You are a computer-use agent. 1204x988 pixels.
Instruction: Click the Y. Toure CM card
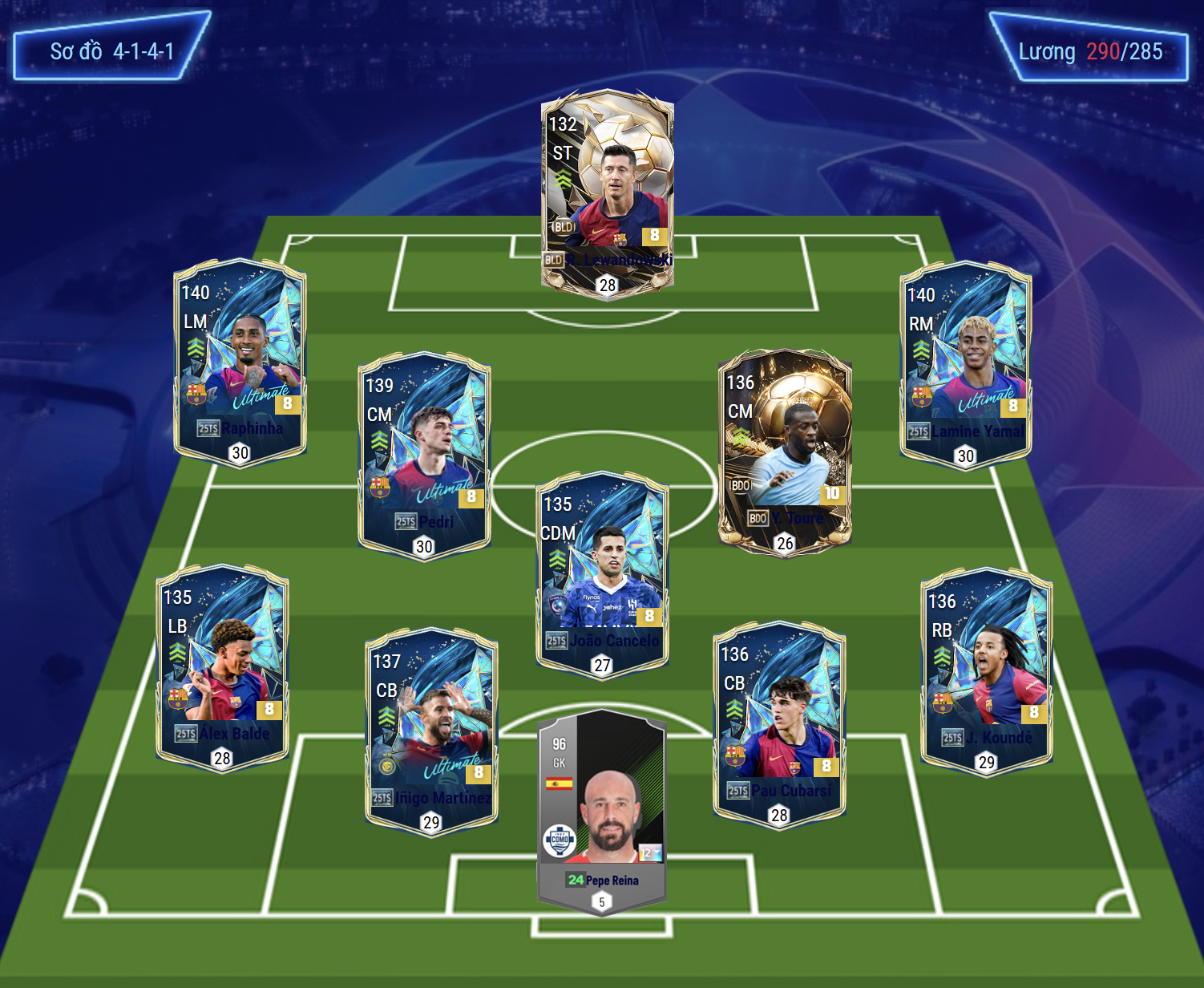(x=785, y=451)
